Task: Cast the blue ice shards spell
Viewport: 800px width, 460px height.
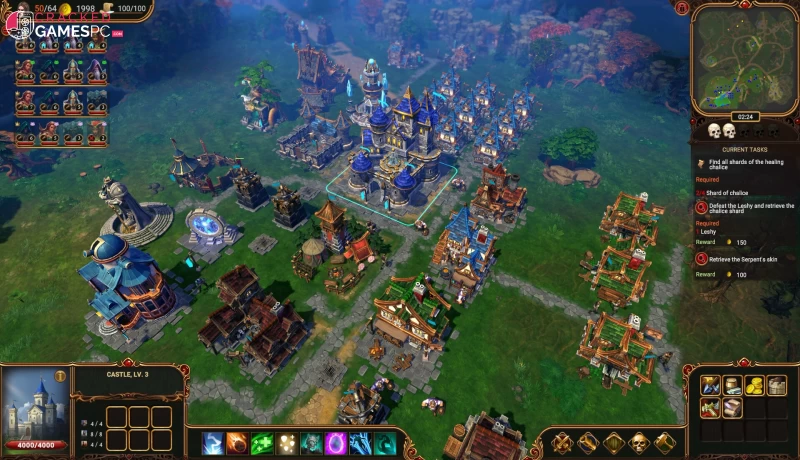Action: (360, 442)
